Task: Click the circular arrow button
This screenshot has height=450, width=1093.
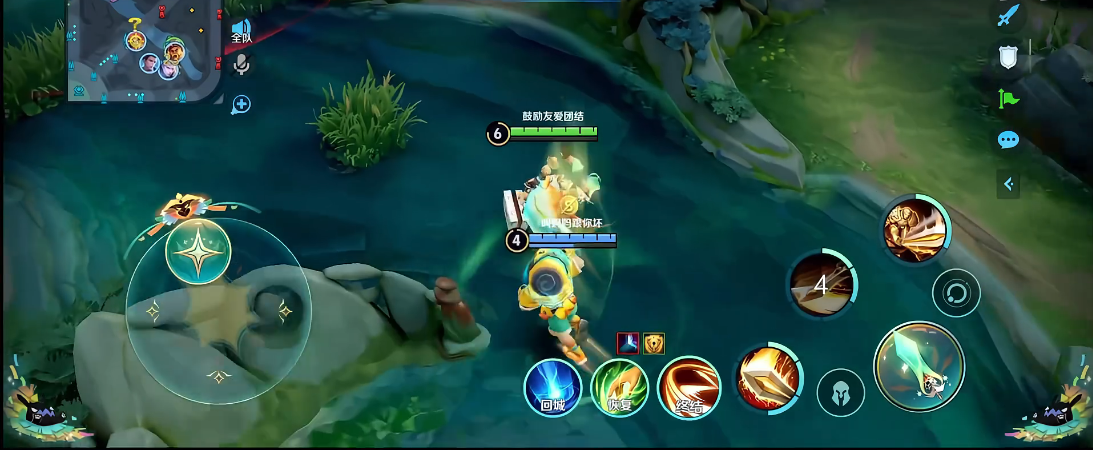Action: coord(956,294)
